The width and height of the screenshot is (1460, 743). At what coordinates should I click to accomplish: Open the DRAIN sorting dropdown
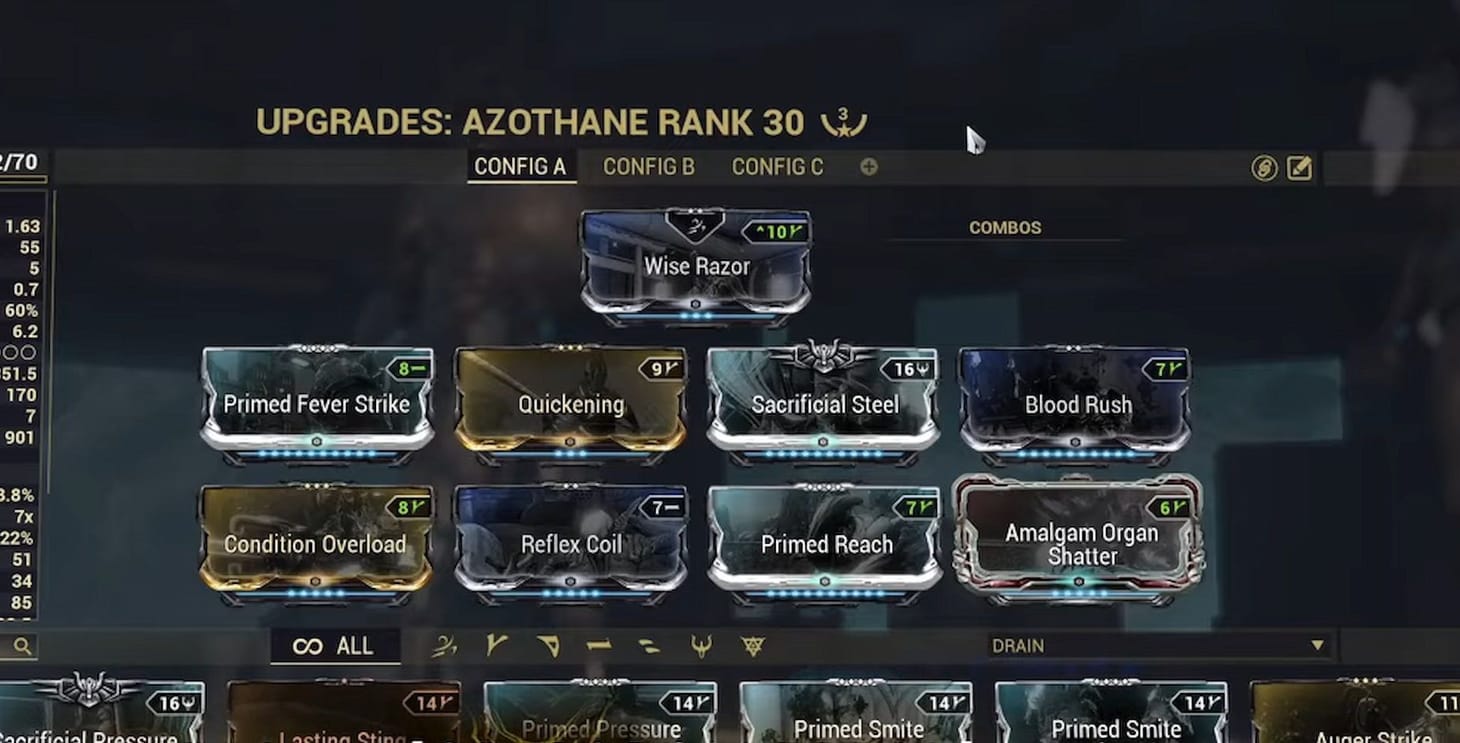[1160, 645]
